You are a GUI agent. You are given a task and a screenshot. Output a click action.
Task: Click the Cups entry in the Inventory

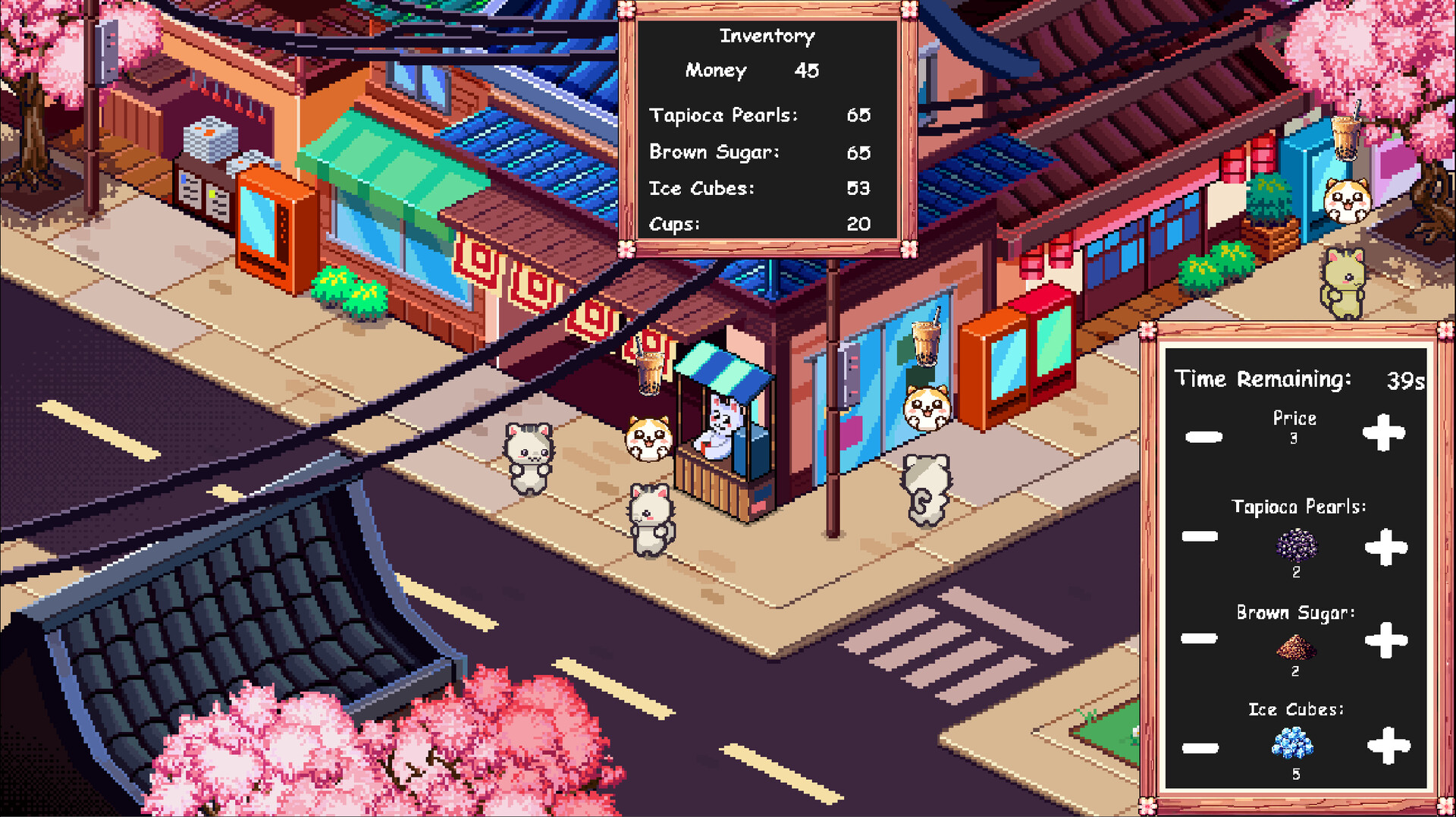(757, 224)
